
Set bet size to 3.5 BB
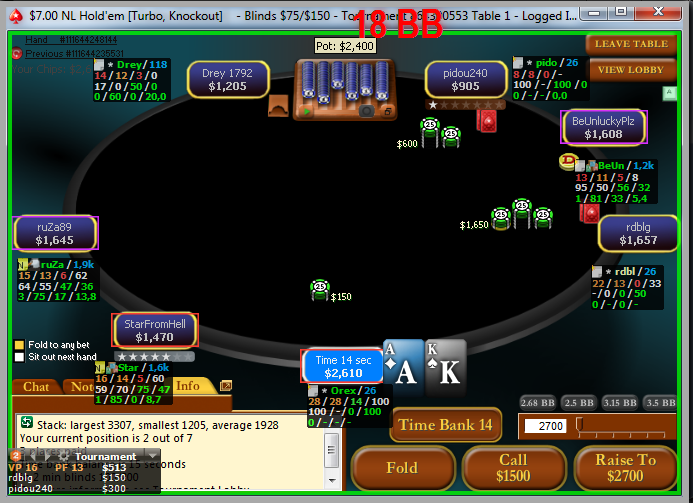(x=661, y=402)
